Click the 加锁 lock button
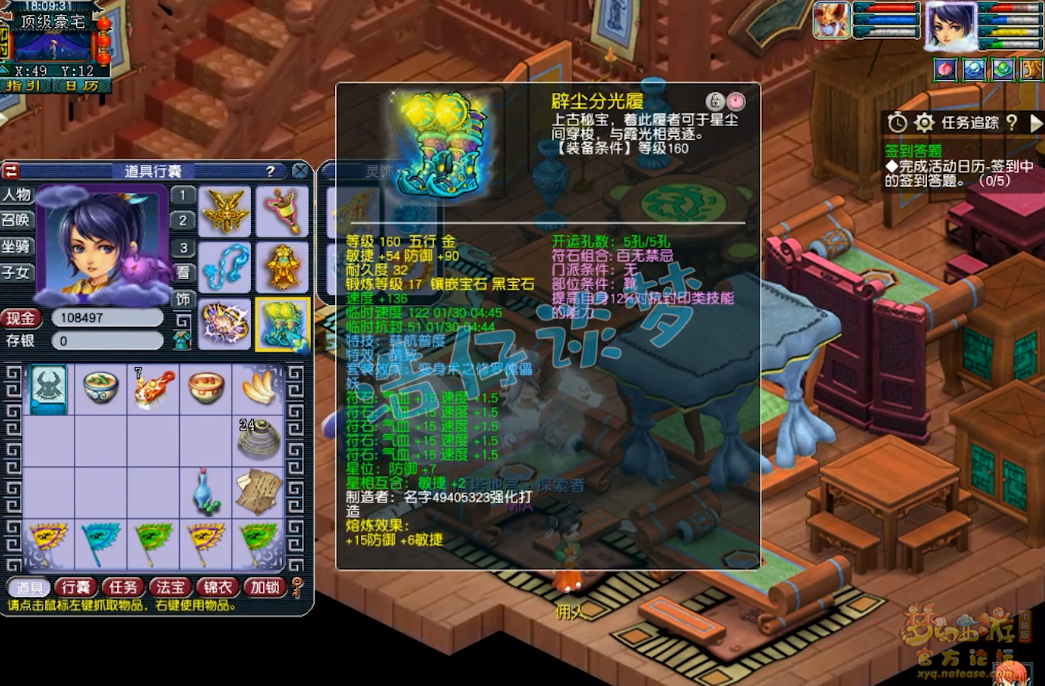 point(264,587)
